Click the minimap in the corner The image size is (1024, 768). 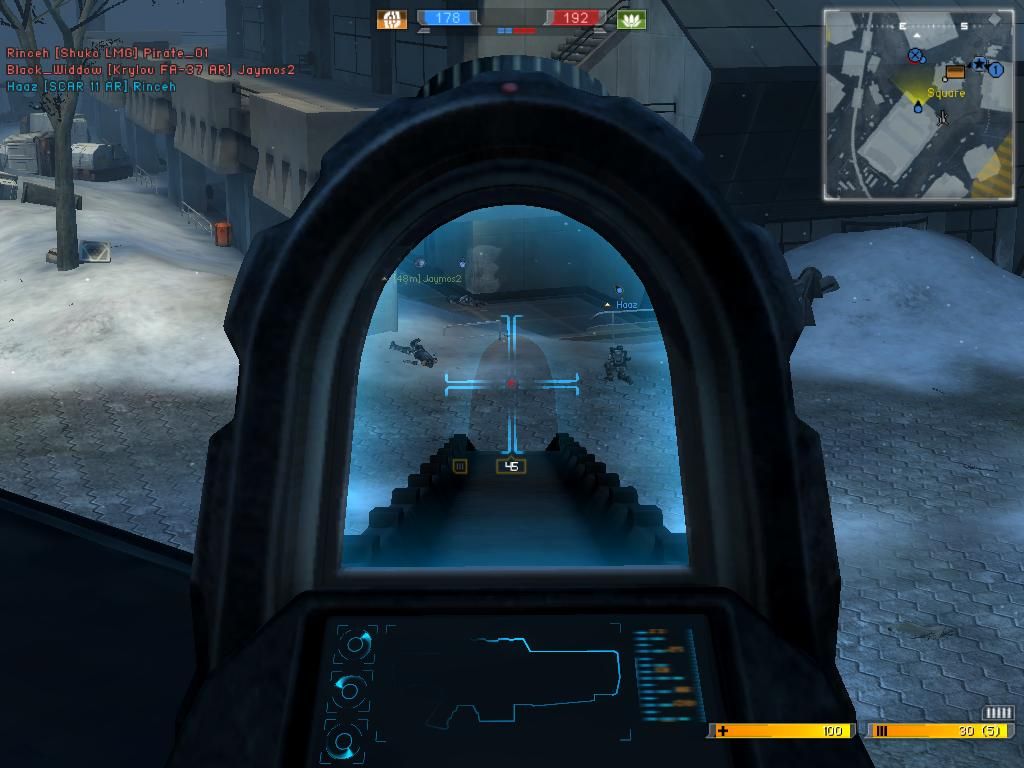919,104
